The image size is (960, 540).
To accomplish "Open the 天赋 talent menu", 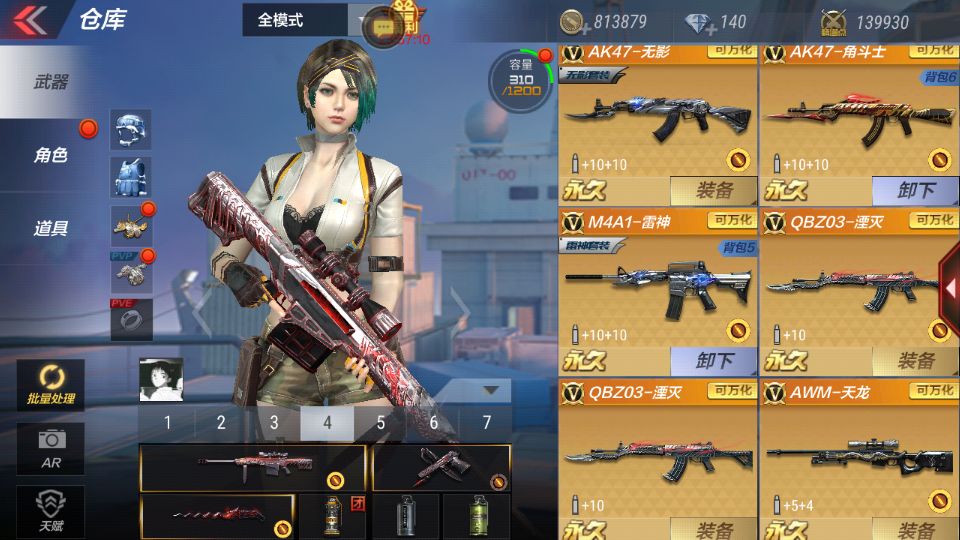I will 50,509.
